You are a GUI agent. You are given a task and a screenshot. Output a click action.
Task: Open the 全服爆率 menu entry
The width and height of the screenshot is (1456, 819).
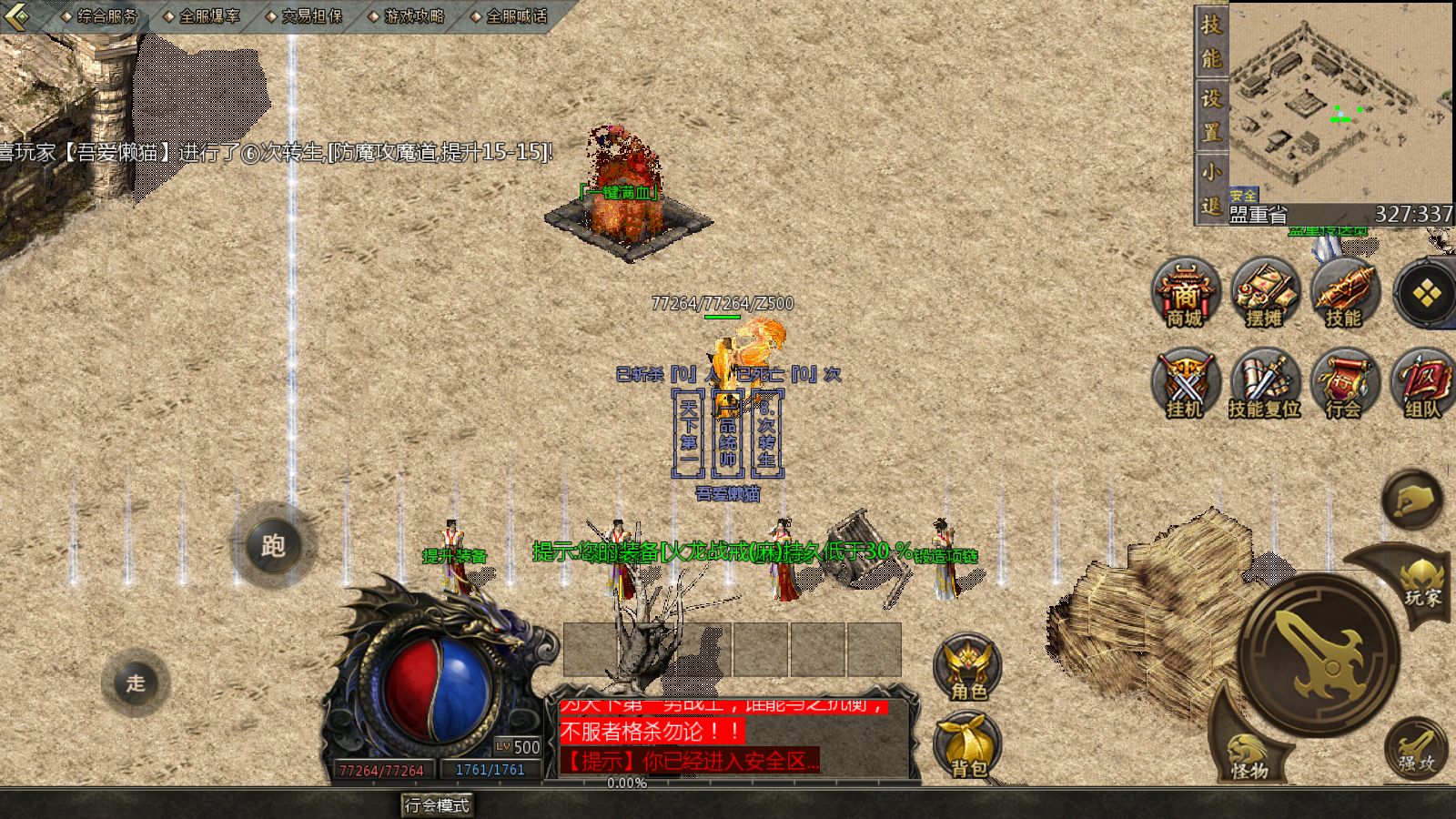pyautogui.click(x=208, y=16)
